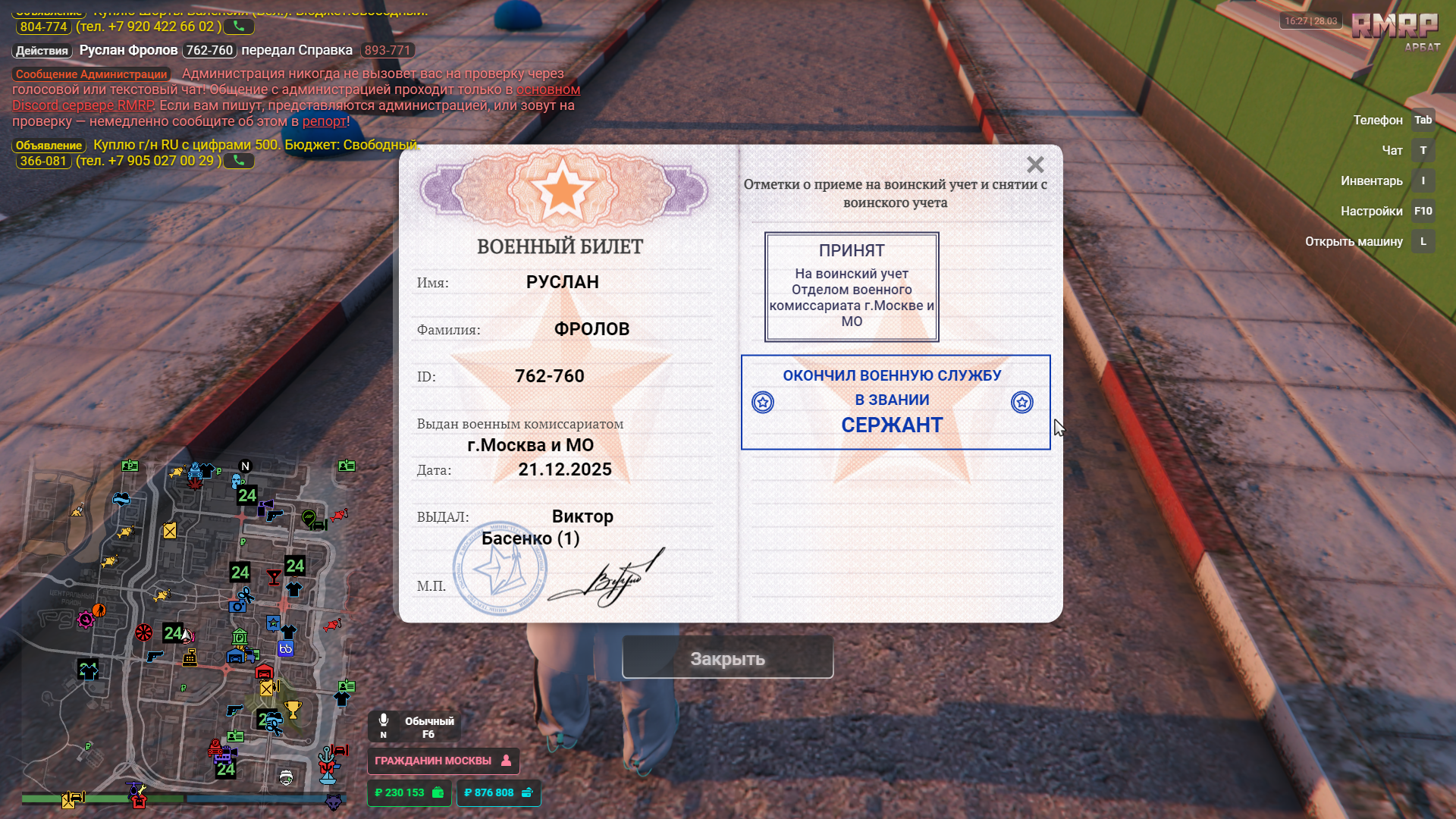
Task: Click the Закрыть button
Action: [x=727, y=658]
